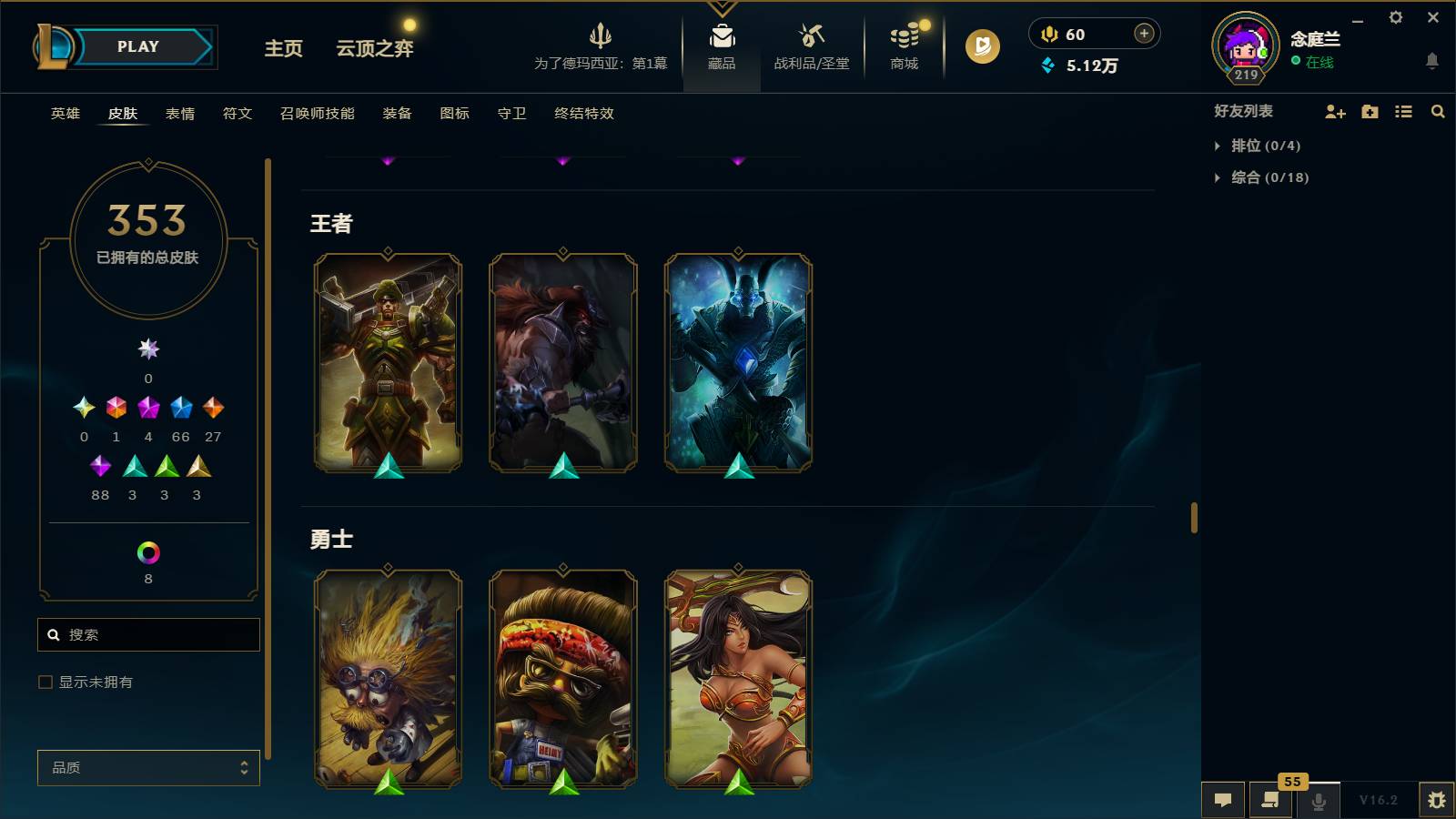Enable the 显示未拥有 checkbox
Viewport: 1456px width, 819px height.
click(43, 681)
